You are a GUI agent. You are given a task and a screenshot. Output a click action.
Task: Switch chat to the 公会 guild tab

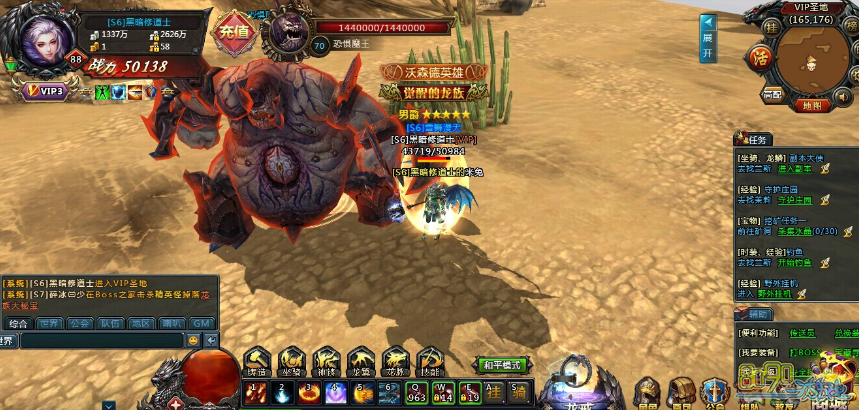pos(79,323)
